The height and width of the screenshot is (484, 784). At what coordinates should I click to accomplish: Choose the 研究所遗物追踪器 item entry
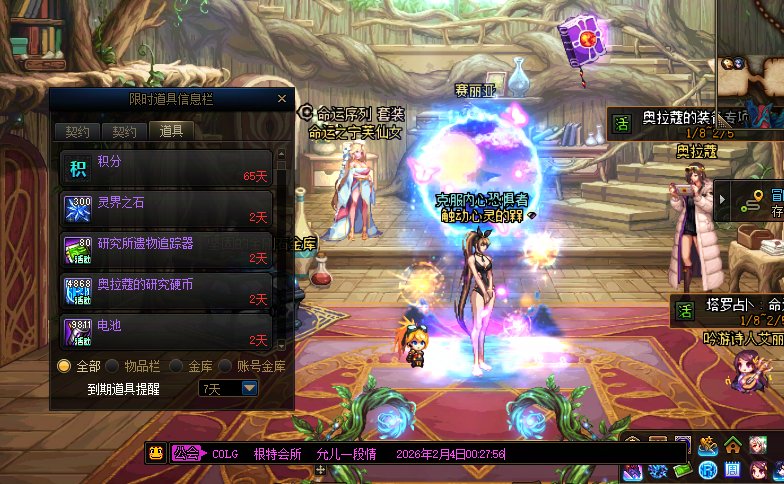coord(166,250)
